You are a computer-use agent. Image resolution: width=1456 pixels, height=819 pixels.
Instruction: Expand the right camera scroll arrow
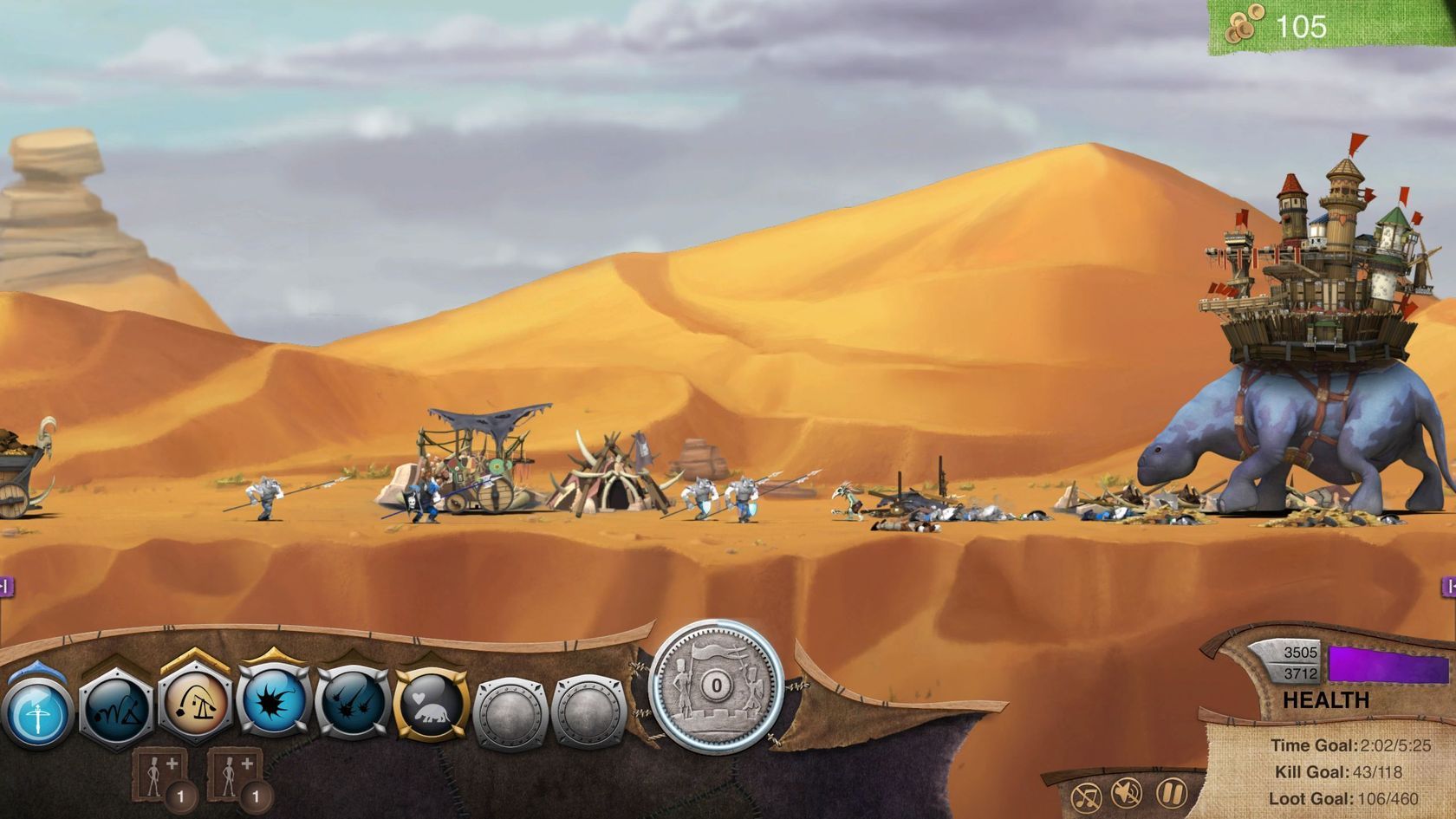[1450, 586]
